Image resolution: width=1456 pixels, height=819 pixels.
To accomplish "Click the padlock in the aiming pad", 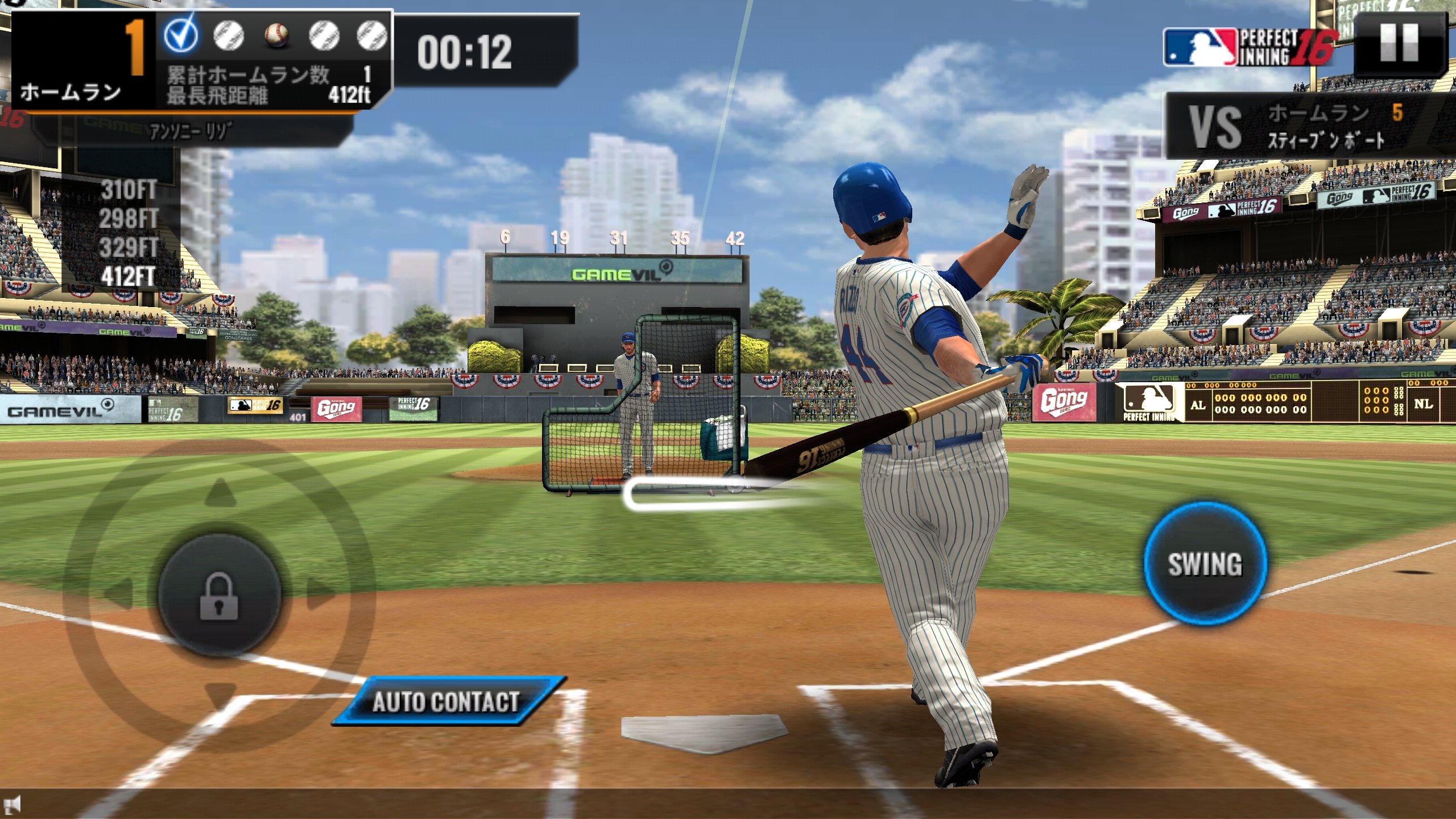I will 219,595.
